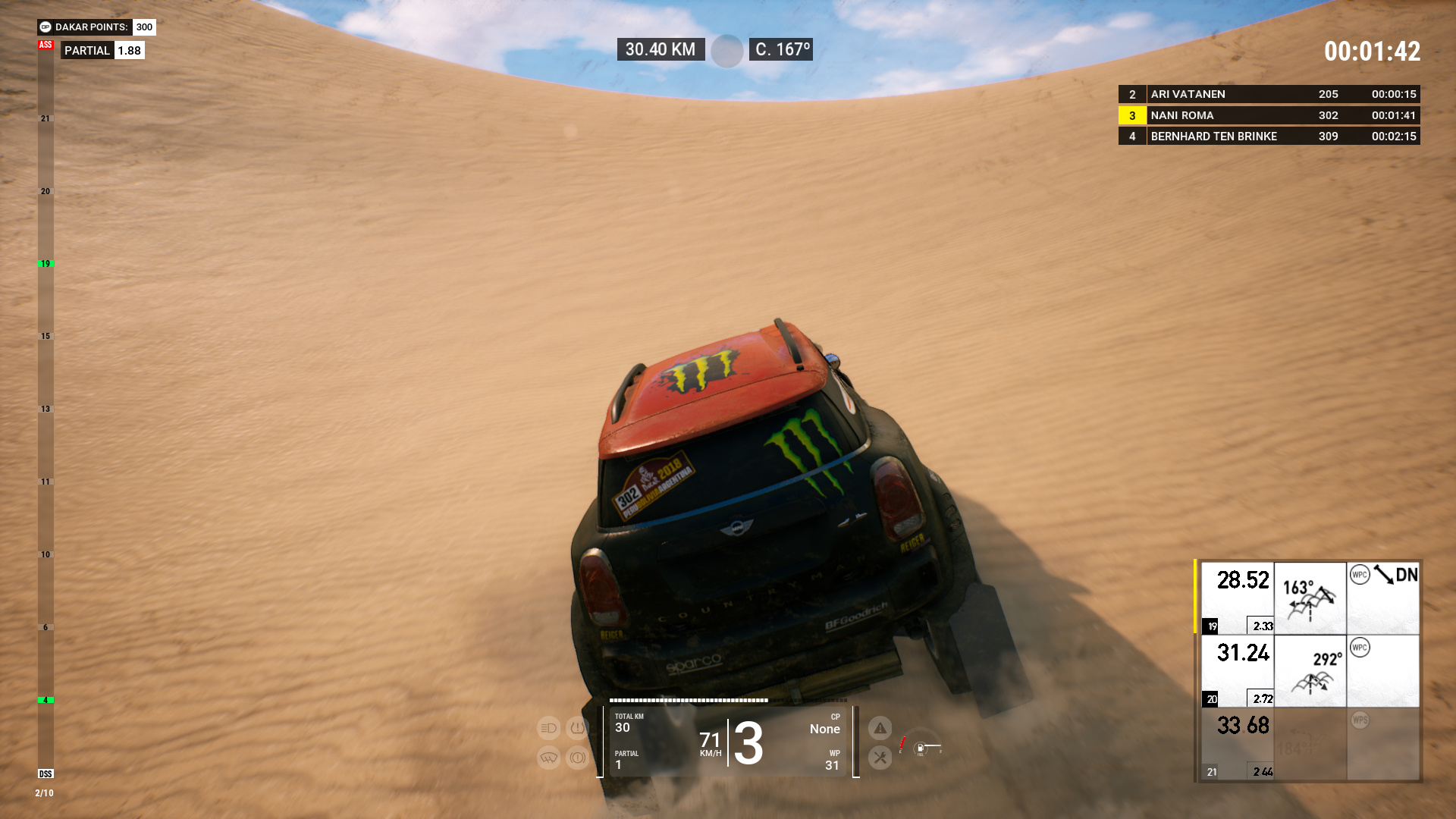Select Nani Roma's leaderboard row
This screenshot has height=819, width=1456.
pos(1269,115)
